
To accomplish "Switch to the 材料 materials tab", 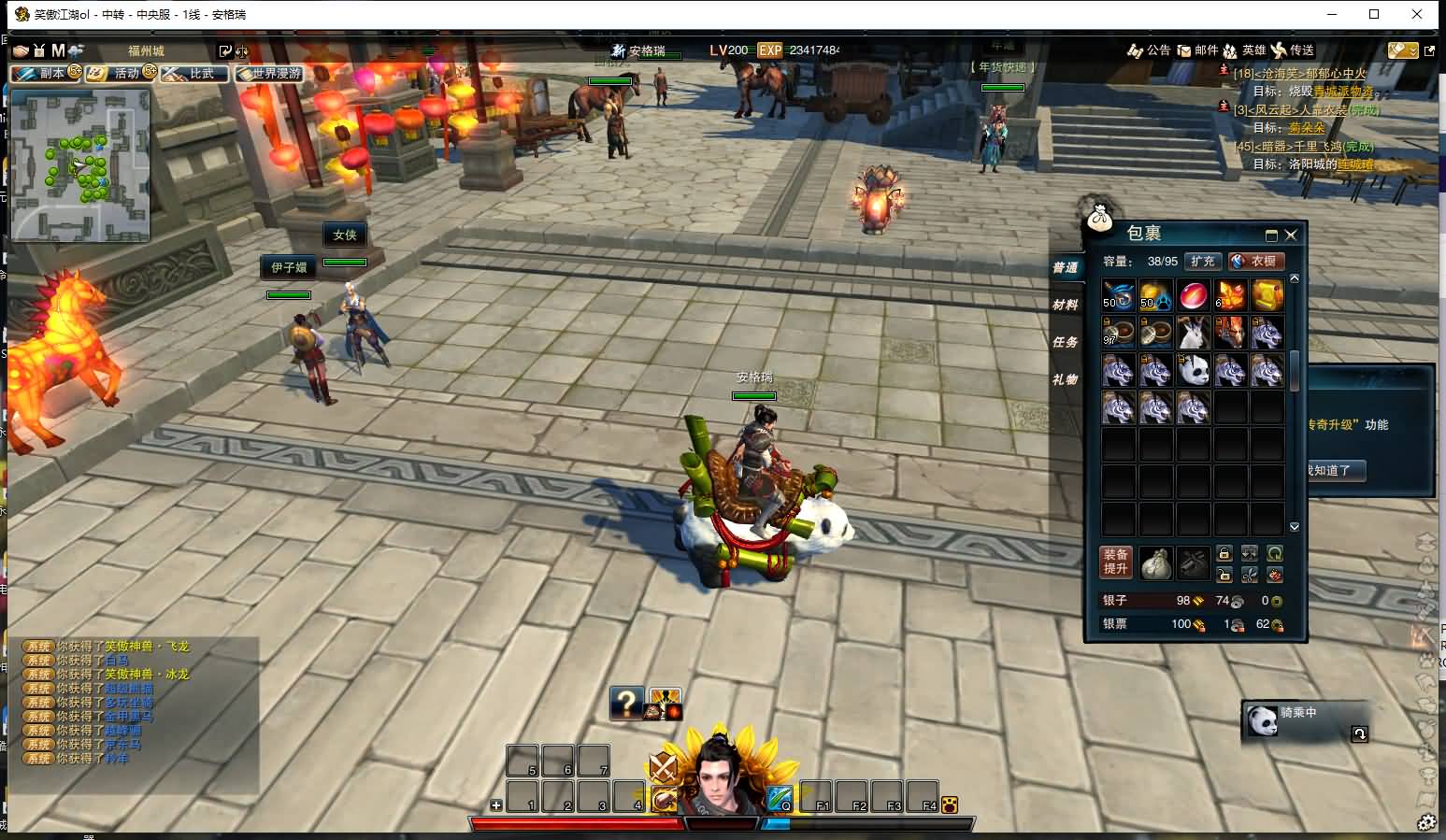I will pos(1065,305).
